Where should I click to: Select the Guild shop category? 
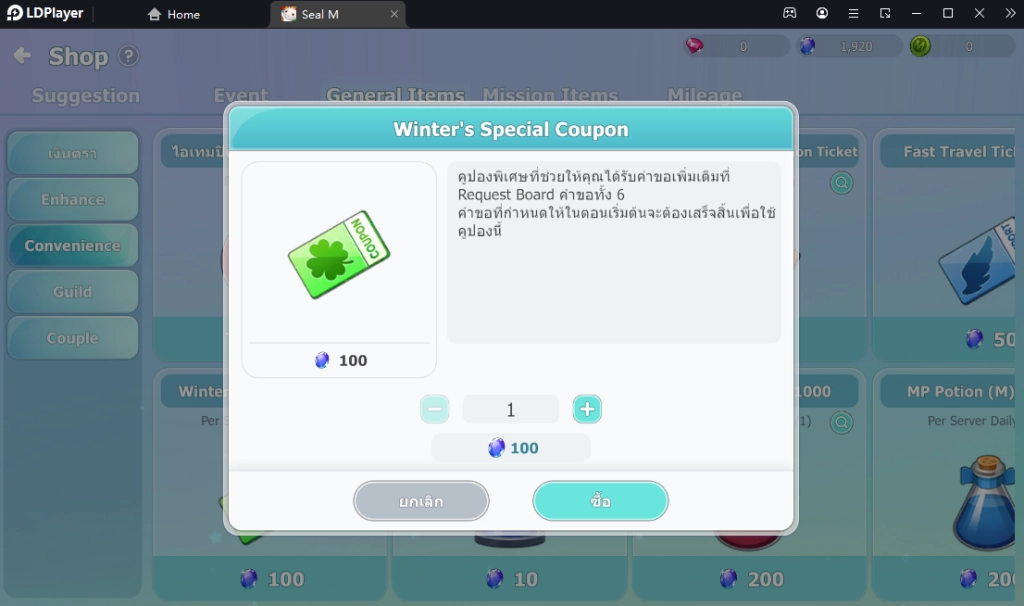tap(72, 292)
